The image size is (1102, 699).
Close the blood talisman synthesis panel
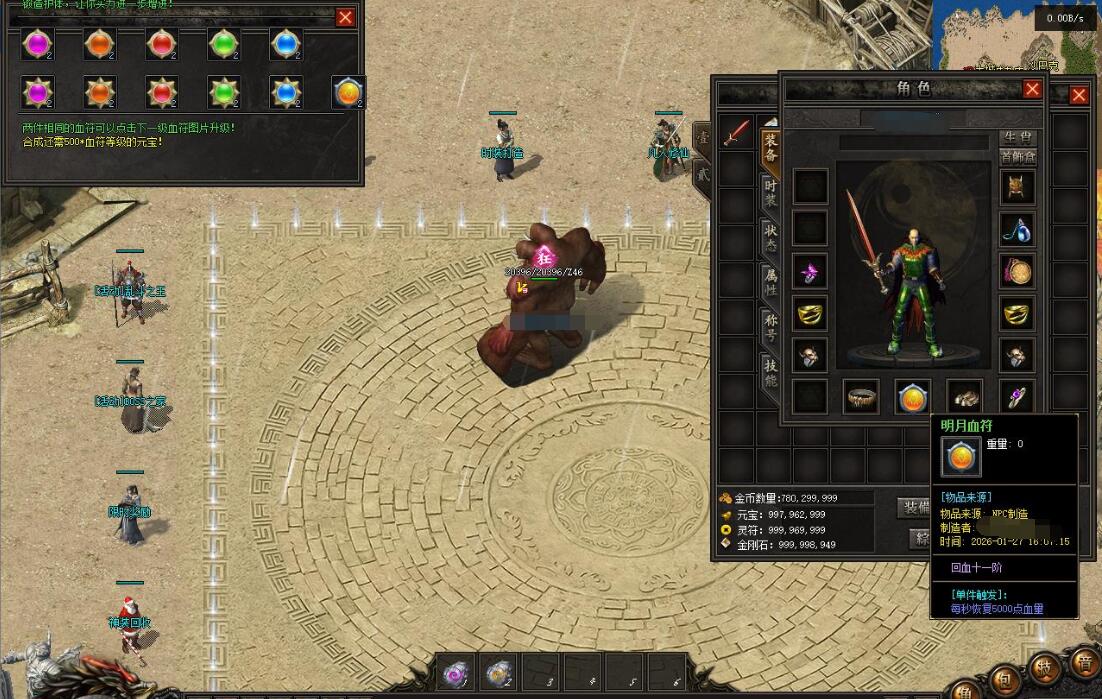(345, 17)
